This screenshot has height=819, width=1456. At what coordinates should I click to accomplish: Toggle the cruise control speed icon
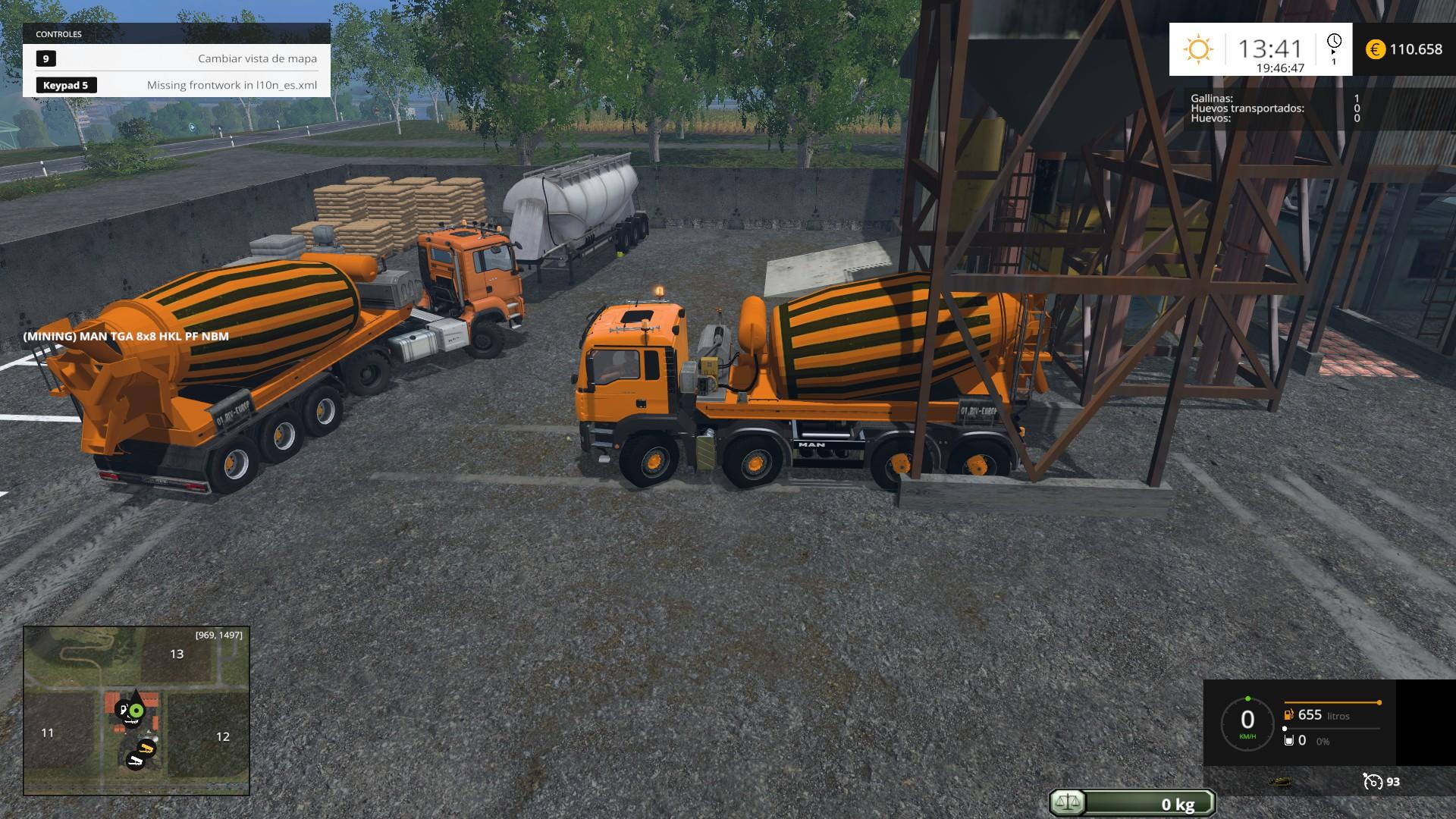(x=1372, y=782)
